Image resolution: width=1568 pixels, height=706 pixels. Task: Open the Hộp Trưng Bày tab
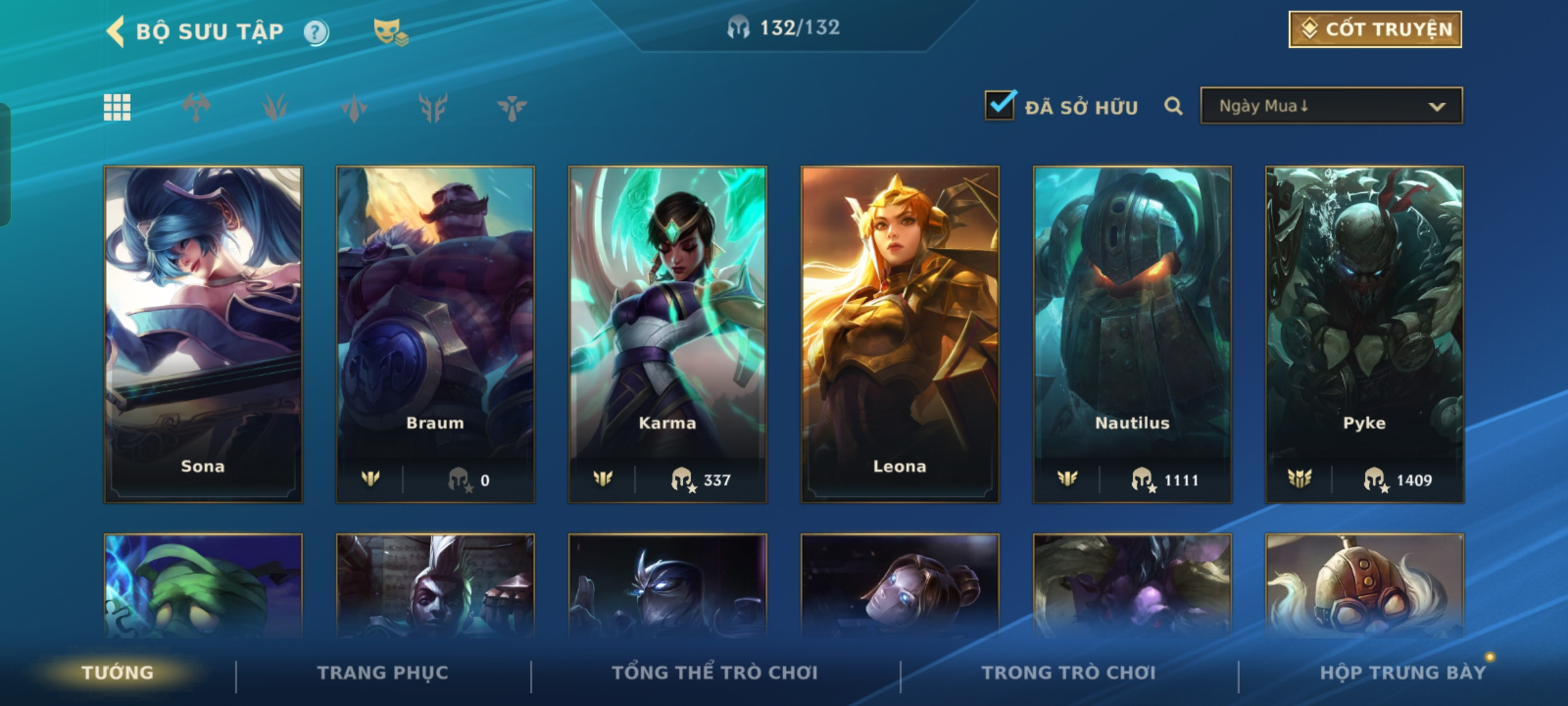pyautogui.click(x=1402, y=673)
